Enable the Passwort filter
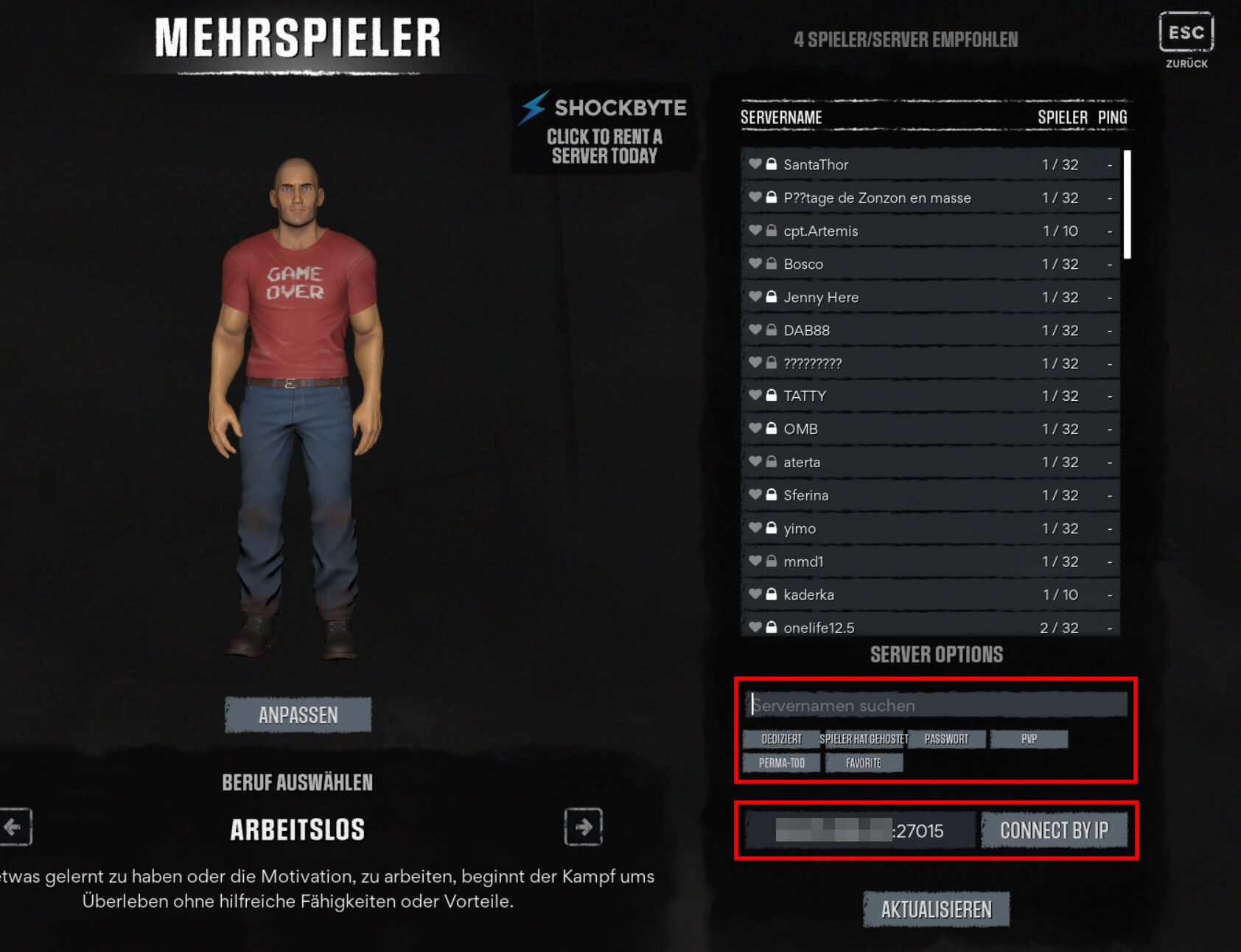Image resolution: width=1241 pixels, height=952 pixels. 946,739
